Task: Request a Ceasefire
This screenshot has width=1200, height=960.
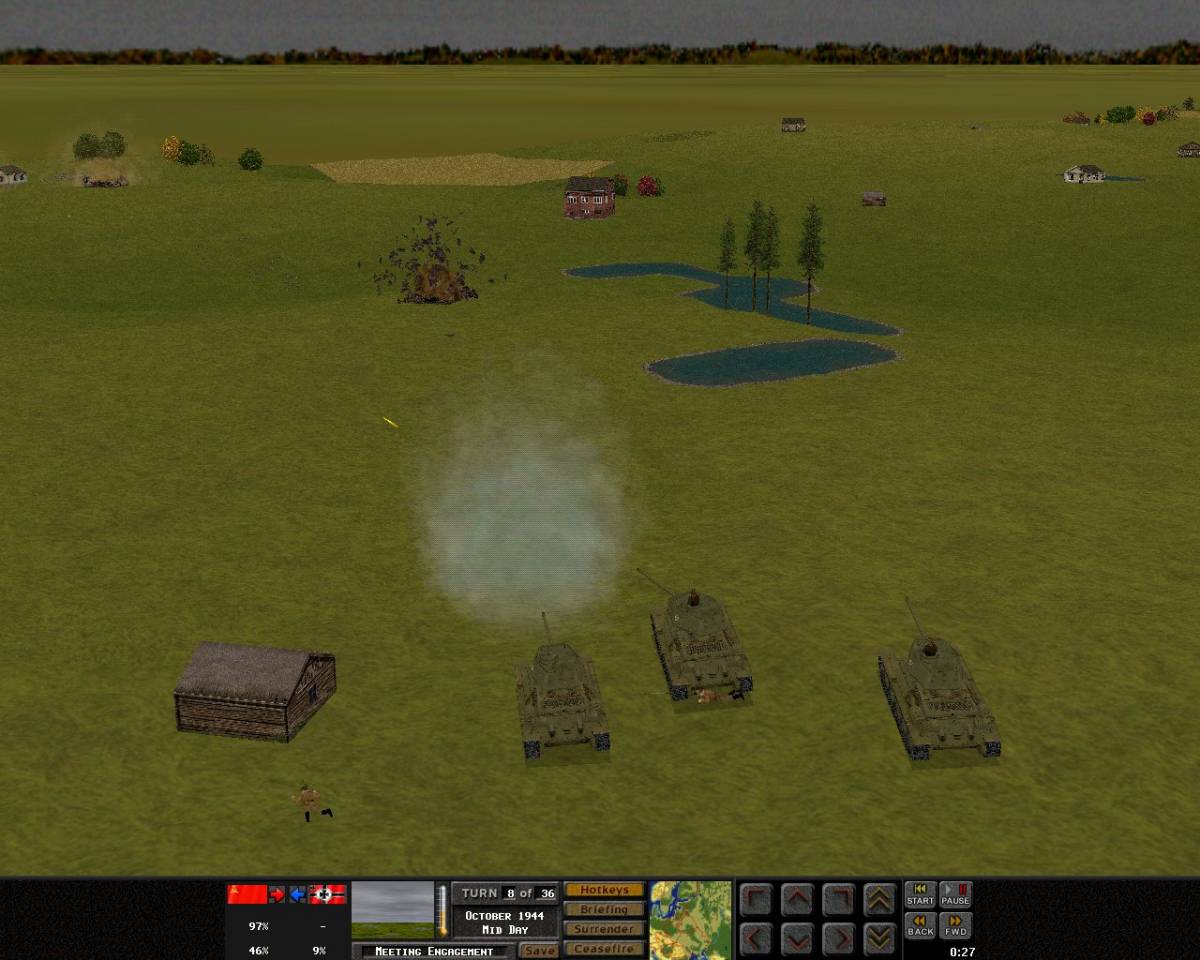Action: coord(604,949)
